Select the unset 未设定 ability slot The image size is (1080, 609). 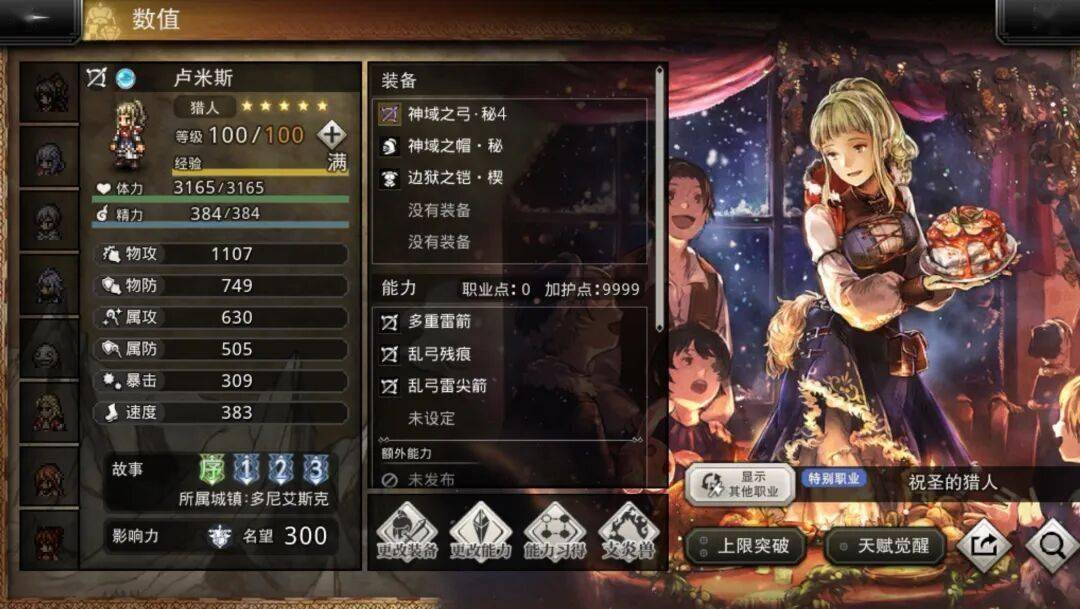(x=510, y=418)
